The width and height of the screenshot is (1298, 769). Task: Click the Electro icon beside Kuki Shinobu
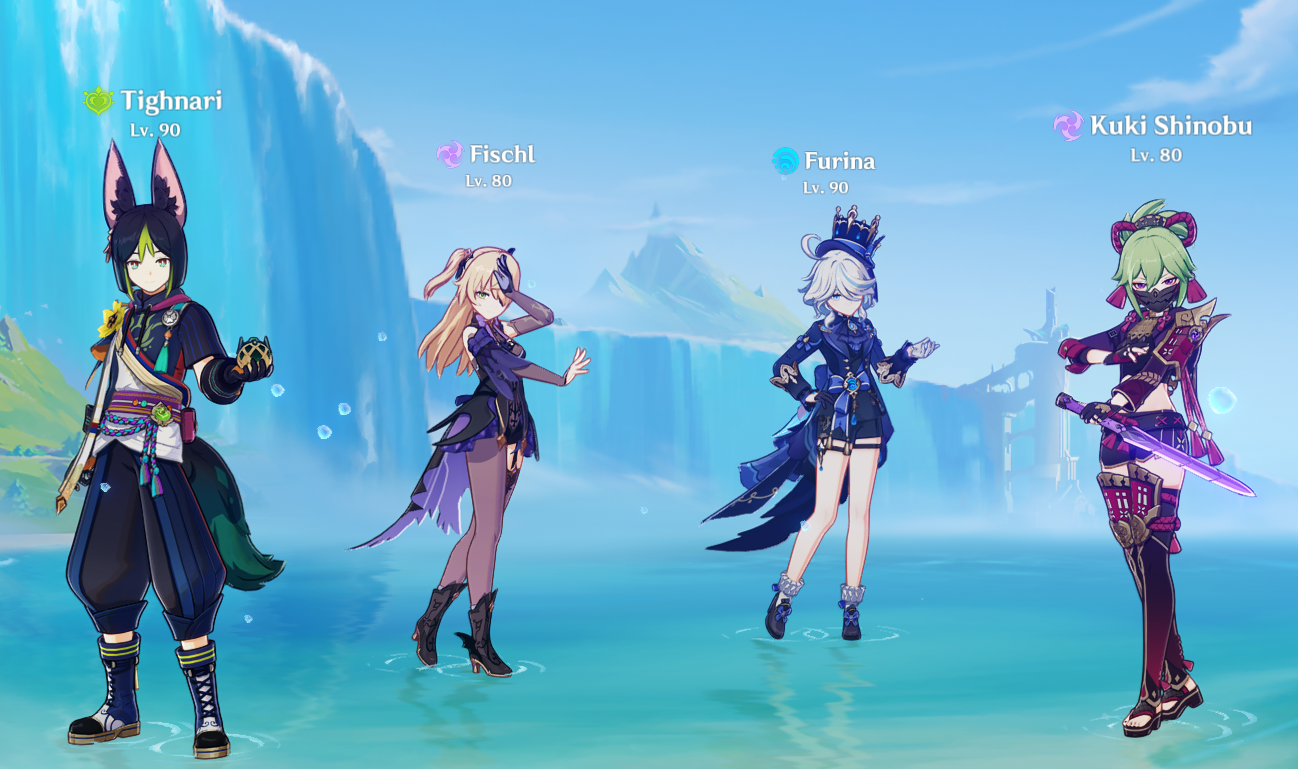pyautogui.click(x=1067, y=126)
